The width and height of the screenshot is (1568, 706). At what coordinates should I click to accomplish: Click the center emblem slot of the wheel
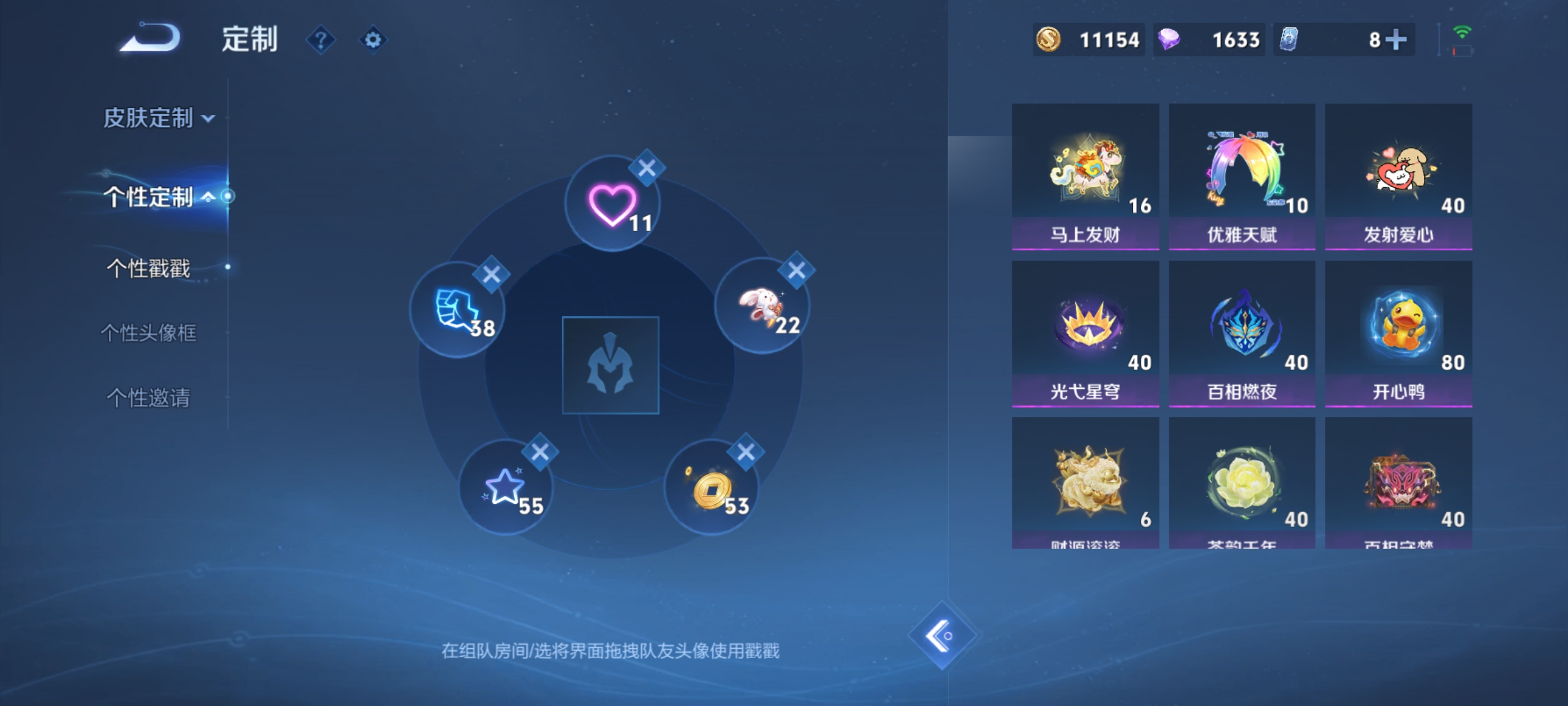[x=610, y=365]
